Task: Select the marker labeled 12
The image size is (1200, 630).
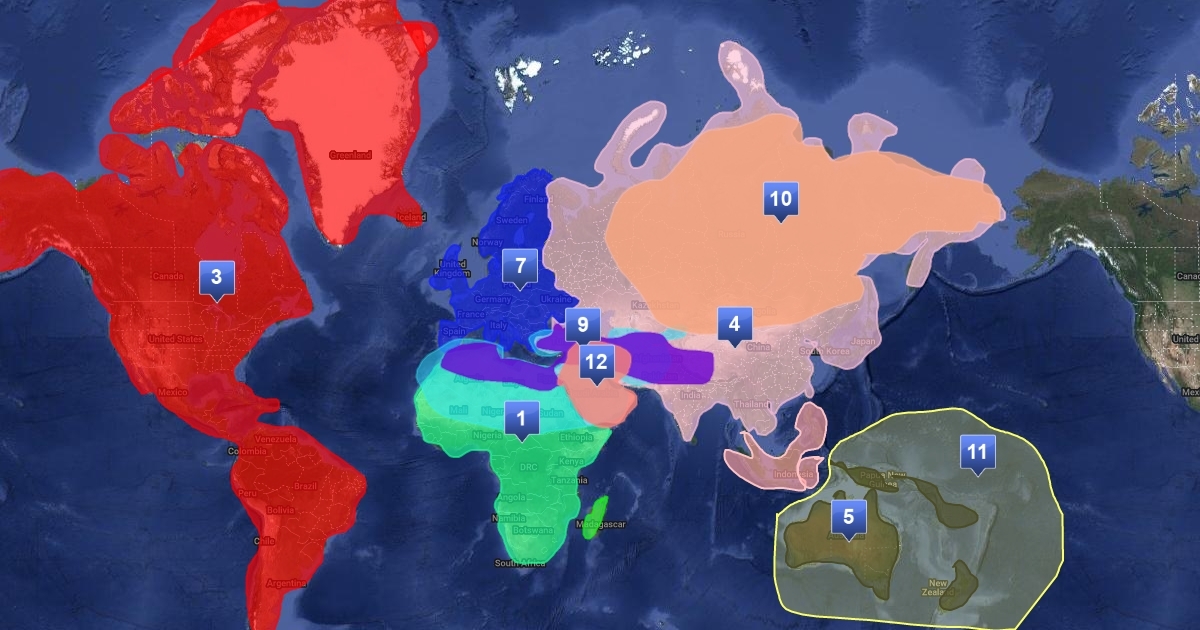Action: (596, 362)
